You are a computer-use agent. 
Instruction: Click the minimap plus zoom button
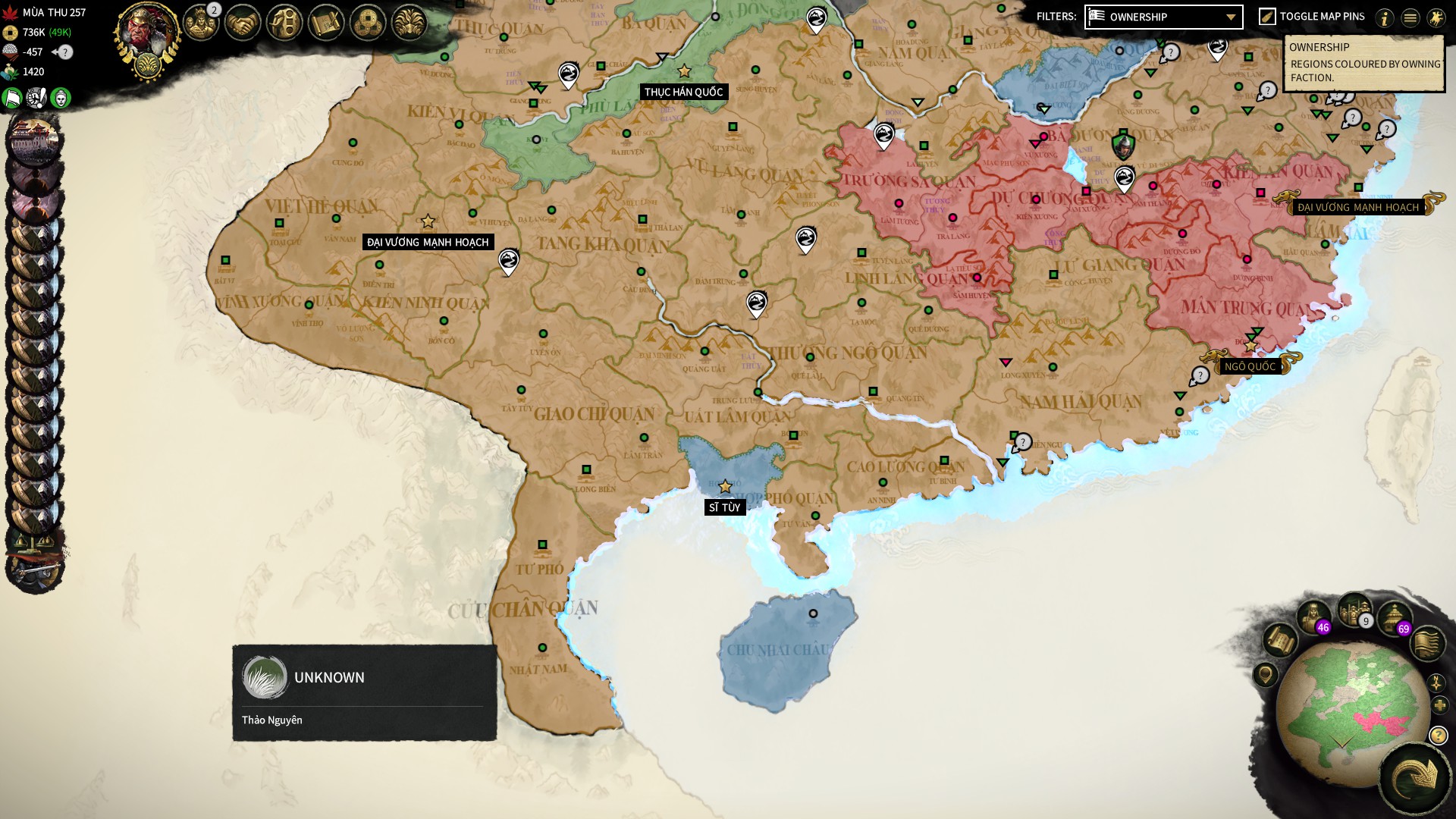(1439, 706)
